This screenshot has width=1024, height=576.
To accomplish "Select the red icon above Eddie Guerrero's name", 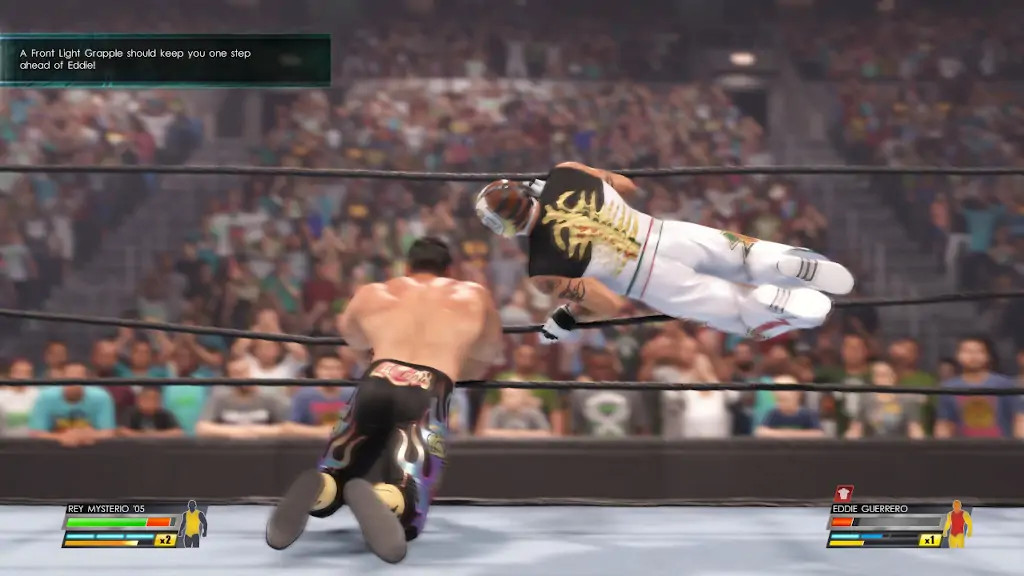I will (842, 493).
